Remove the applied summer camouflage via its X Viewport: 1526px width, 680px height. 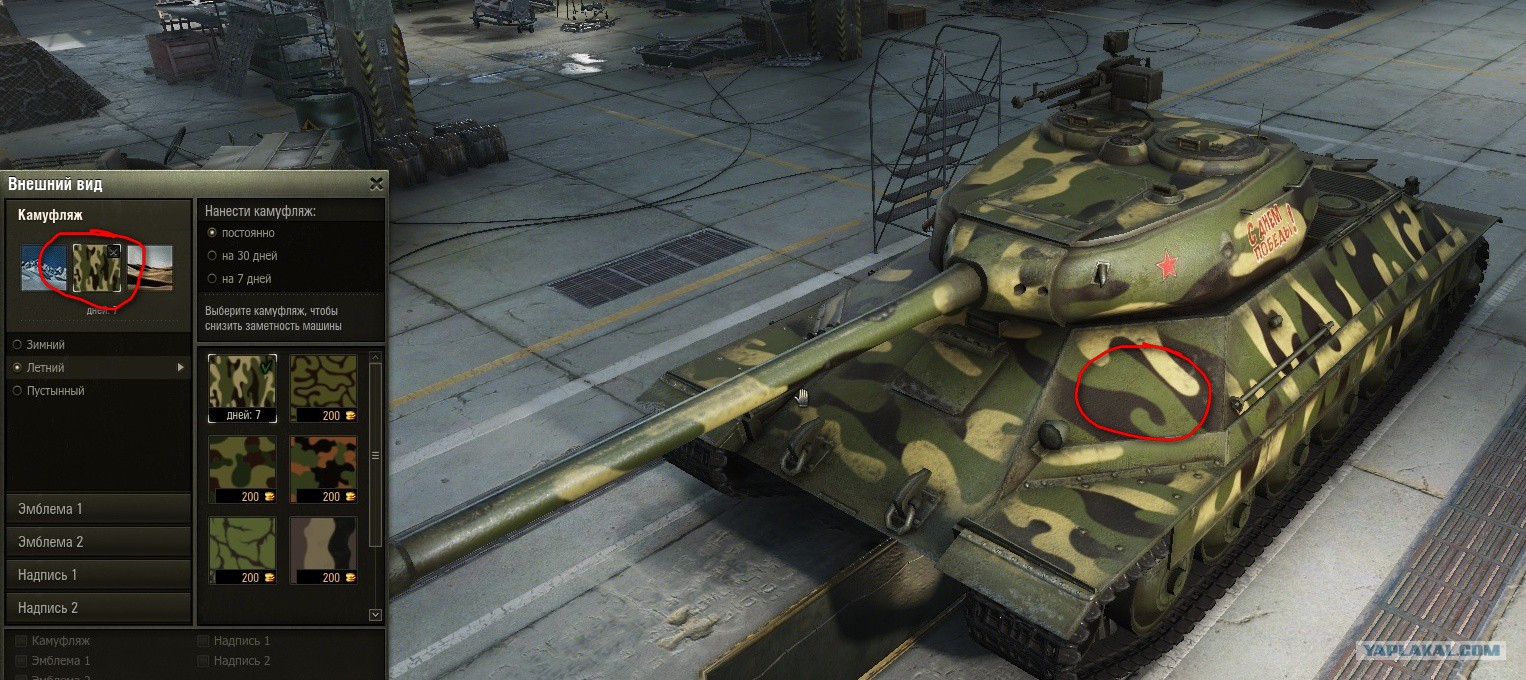pyautogui.click(x=113, y=252)
